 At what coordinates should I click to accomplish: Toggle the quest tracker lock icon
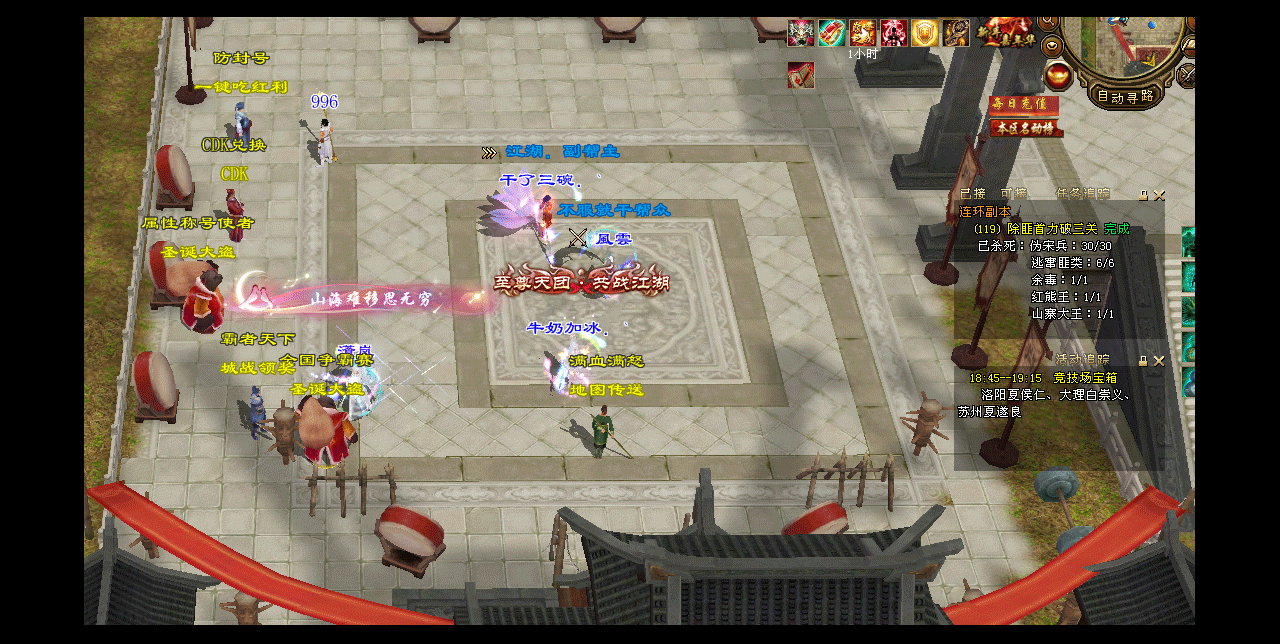tap(1143, 195)
